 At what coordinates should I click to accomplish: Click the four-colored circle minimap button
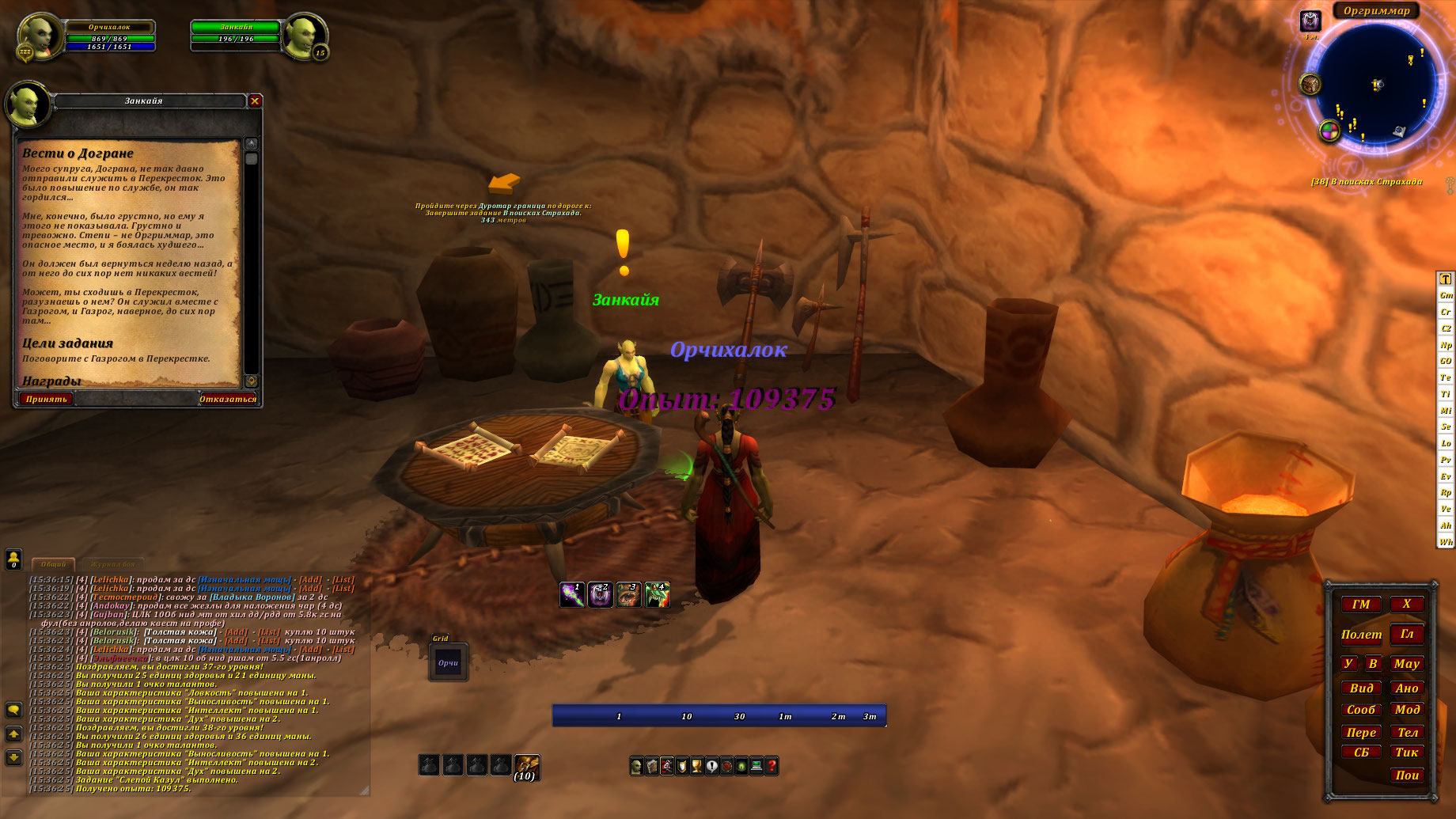pyautogui.click(x=1329, y=131)
